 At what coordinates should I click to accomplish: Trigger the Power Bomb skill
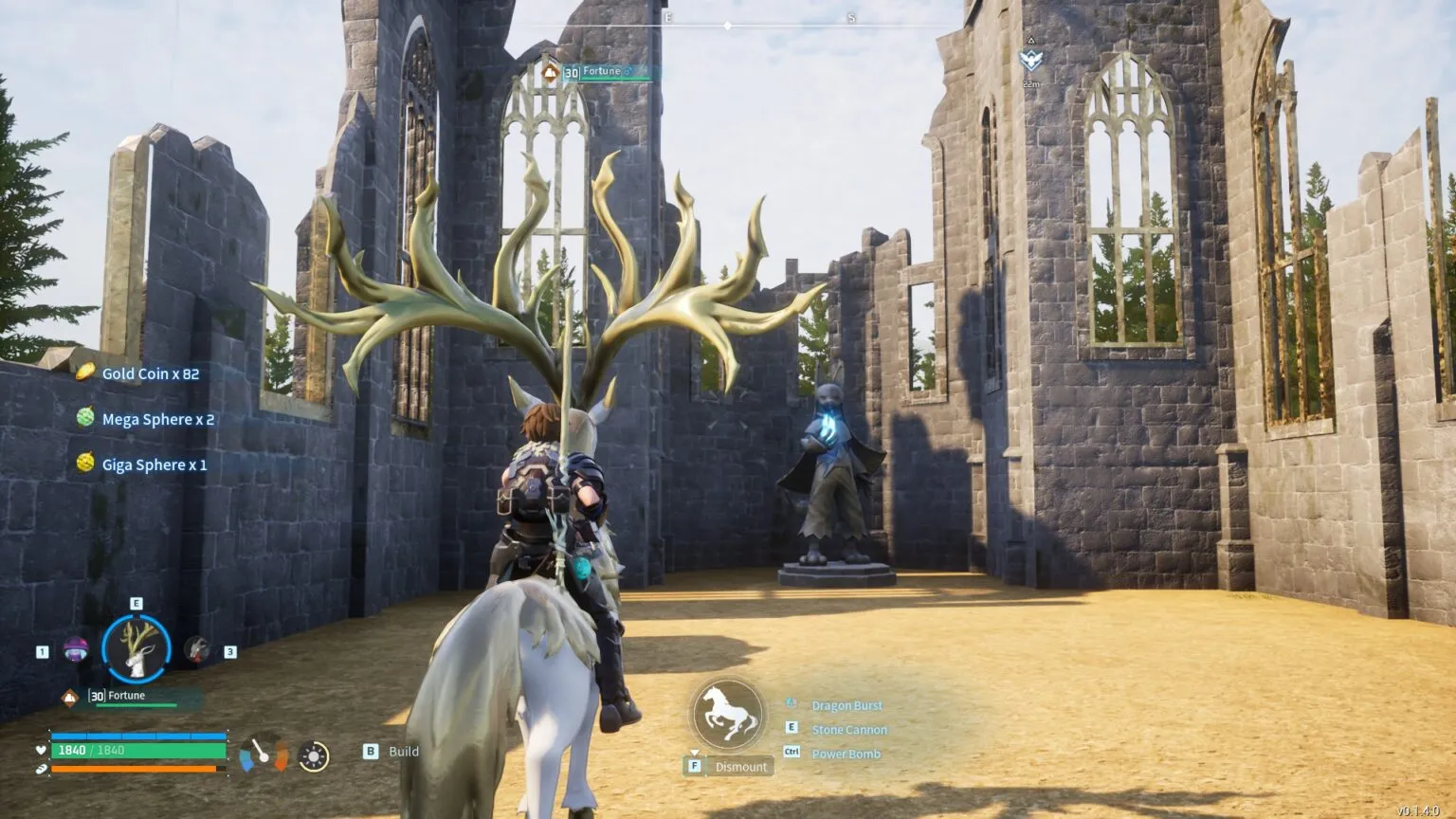(846, 755)
